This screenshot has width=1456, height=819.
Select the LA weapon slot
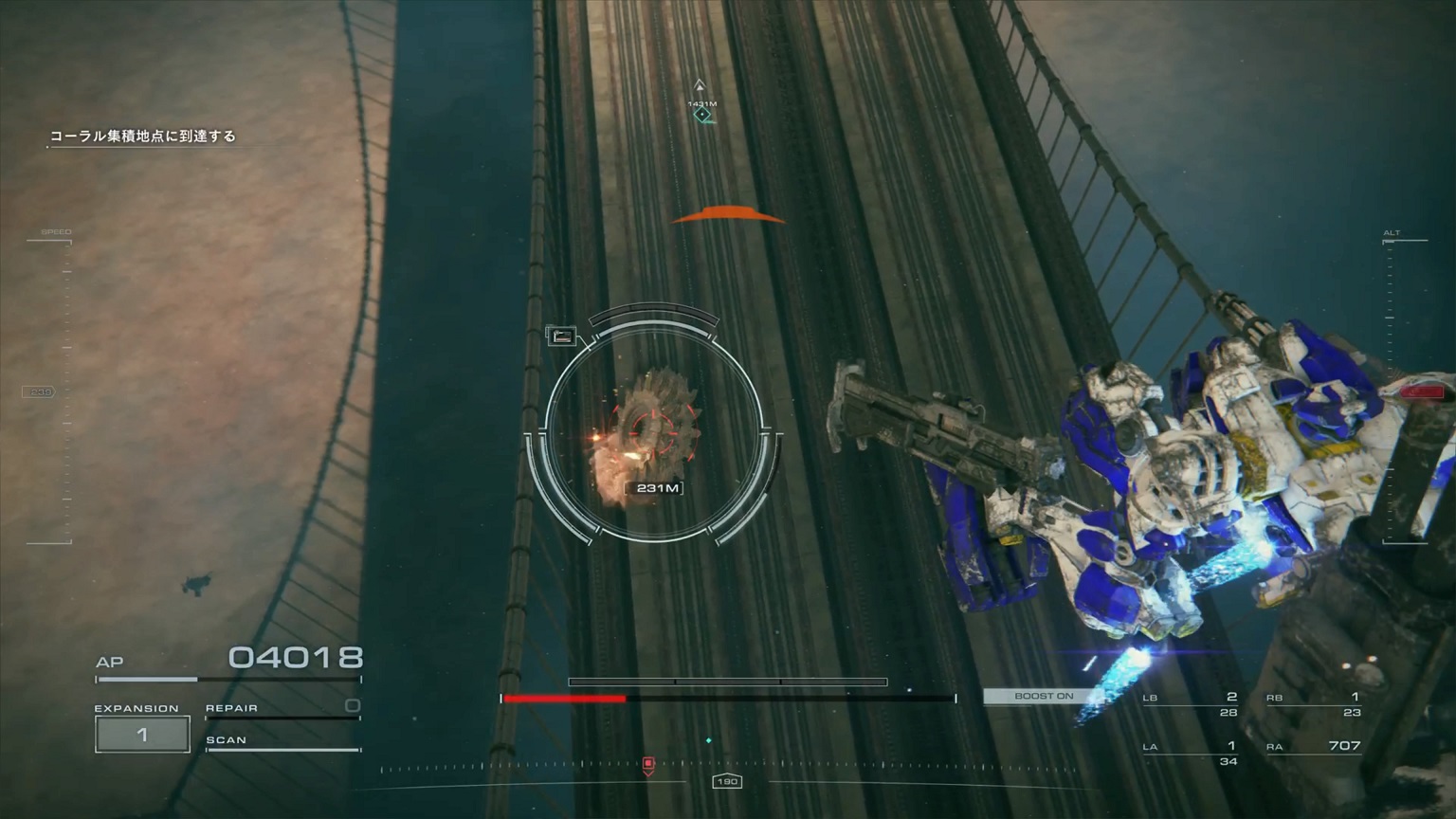point(1191,753)
